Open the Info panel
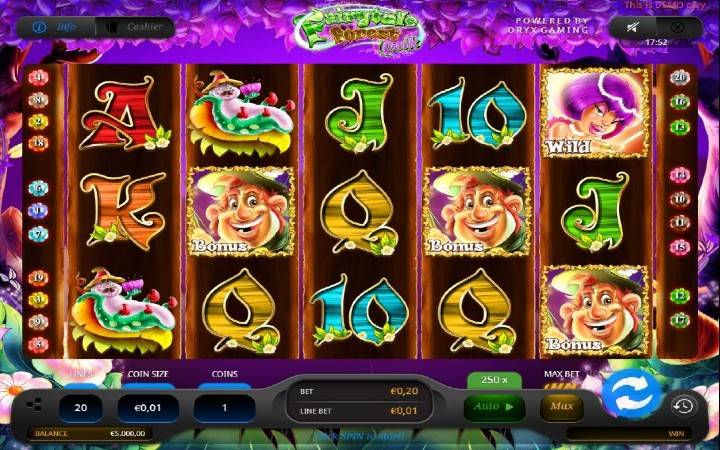The height and width of the screenshot is (450, 720). coord(56,26)
